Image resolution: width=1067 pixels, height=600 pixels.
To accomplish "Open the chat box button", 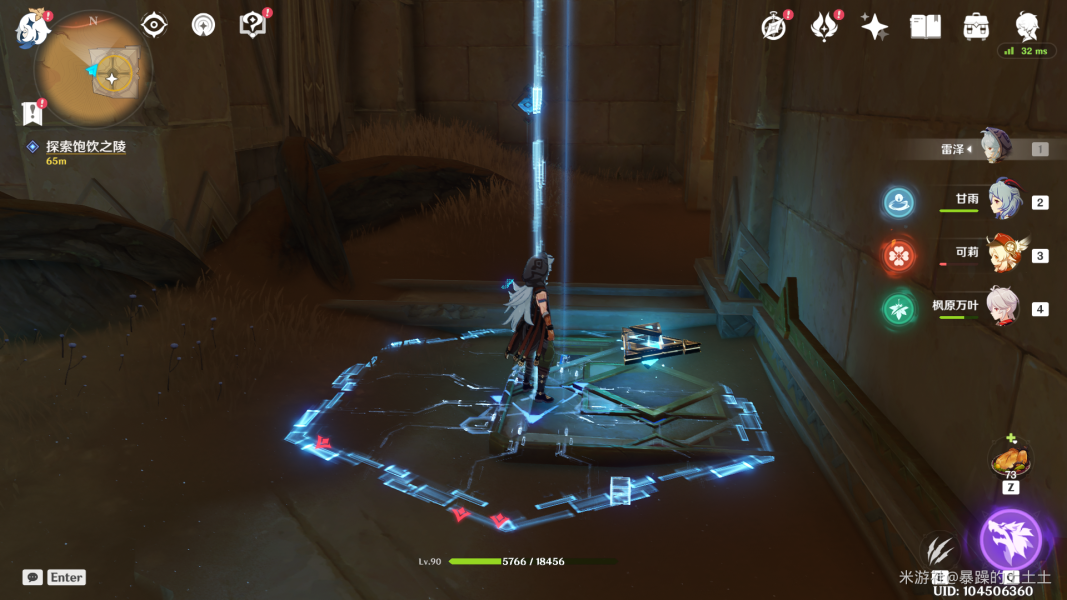I will pyautogui.click(x=33, y=577).
